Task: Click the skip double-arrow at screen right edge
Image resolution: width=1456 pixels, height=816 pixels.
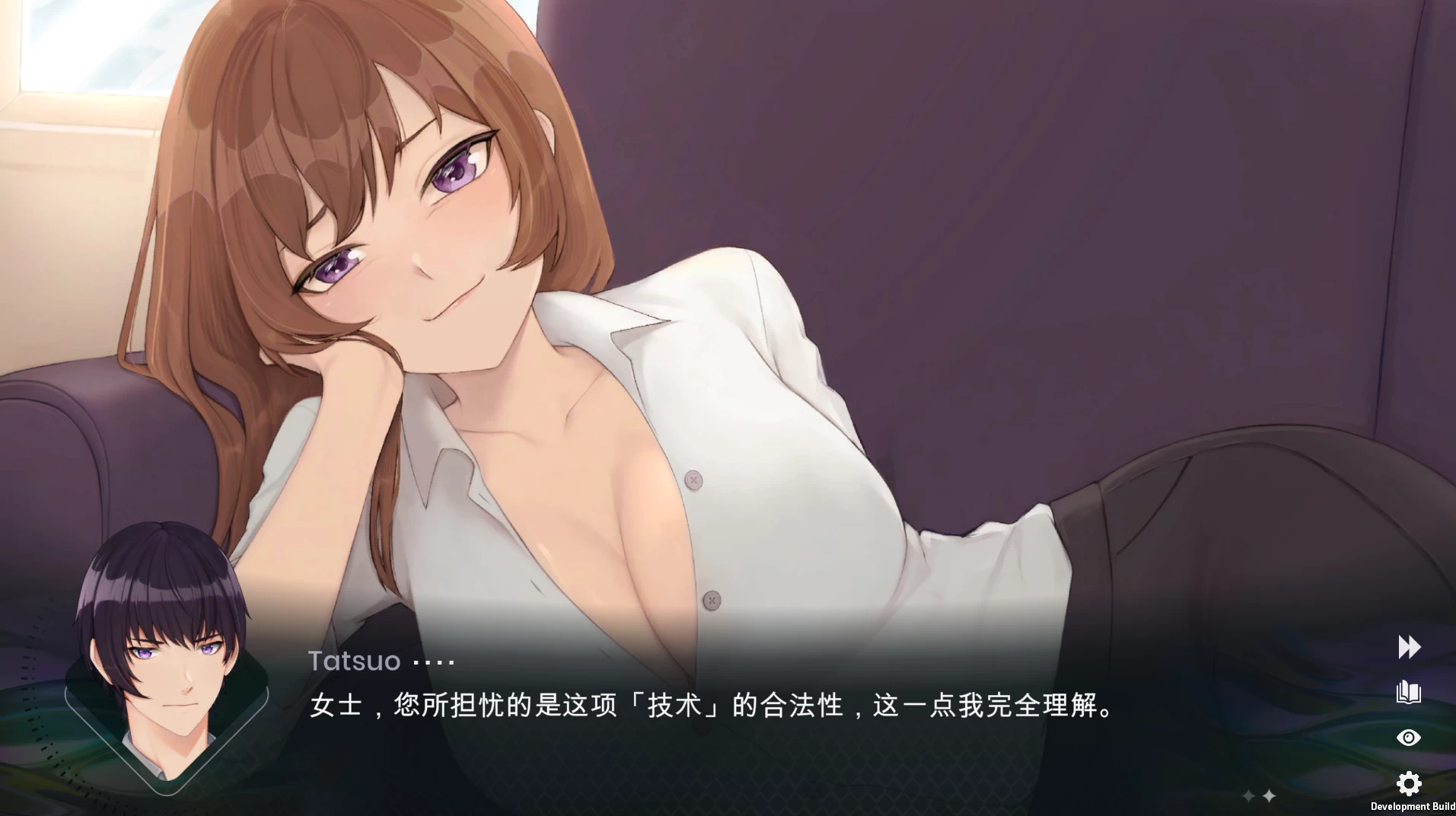Action: [1408, 648]
